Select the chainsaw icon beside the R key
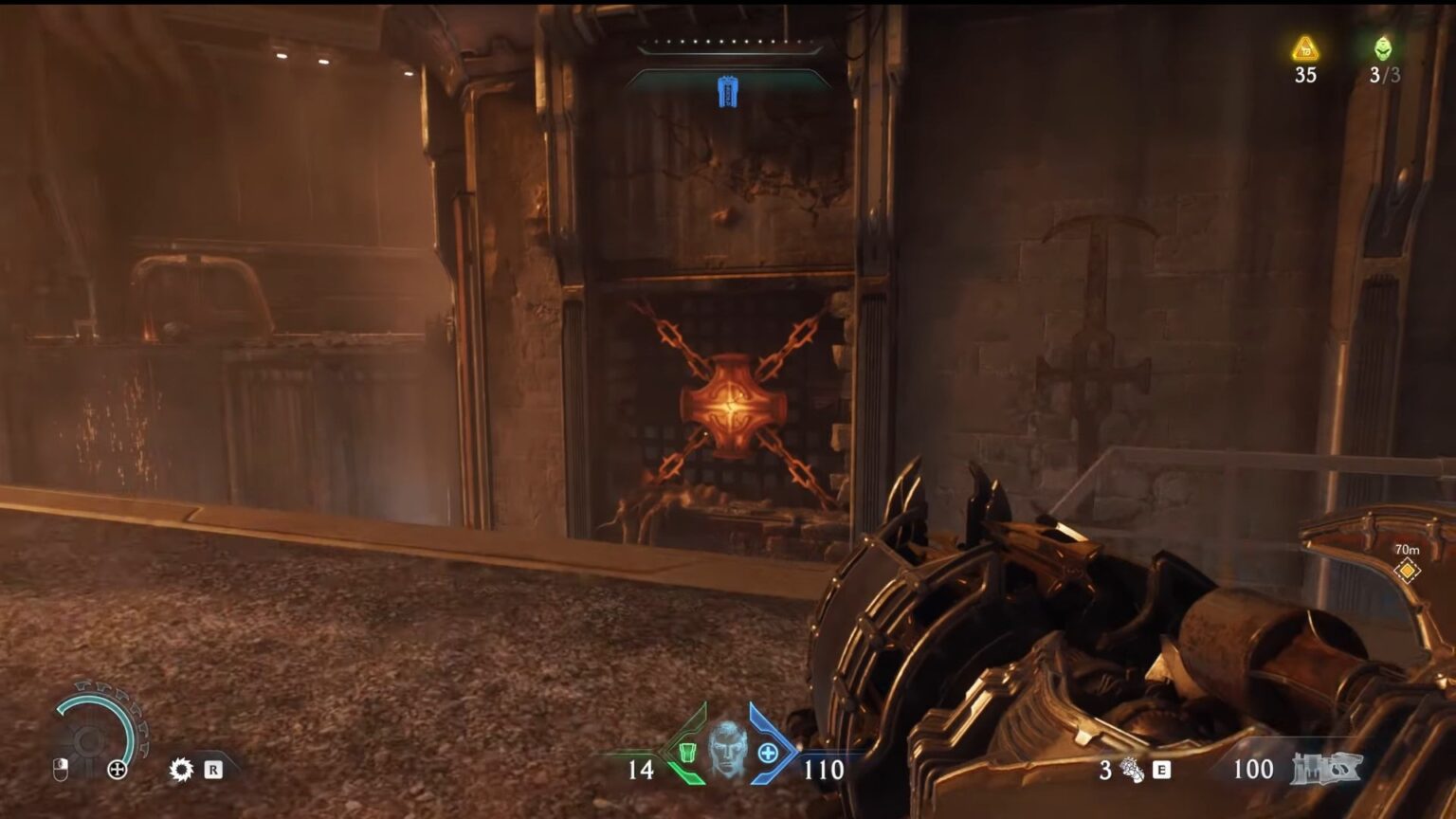The width and height of the screenshot is (1456, 819). (x=181, y=769)
